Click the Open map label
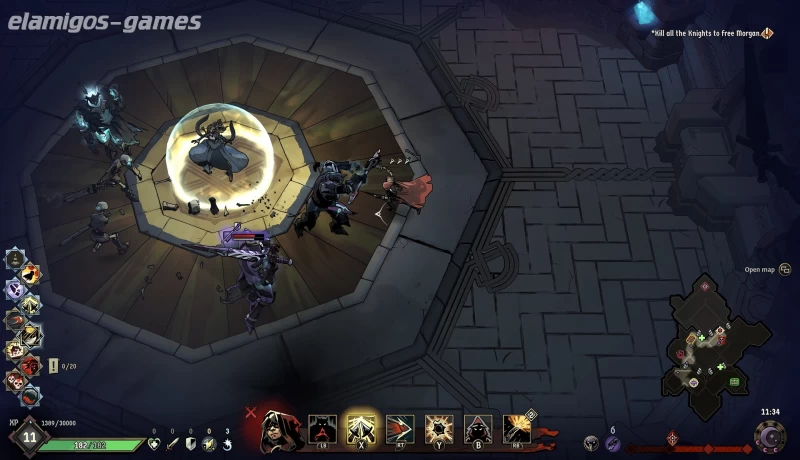800x460 pixels. coord(760,269)
